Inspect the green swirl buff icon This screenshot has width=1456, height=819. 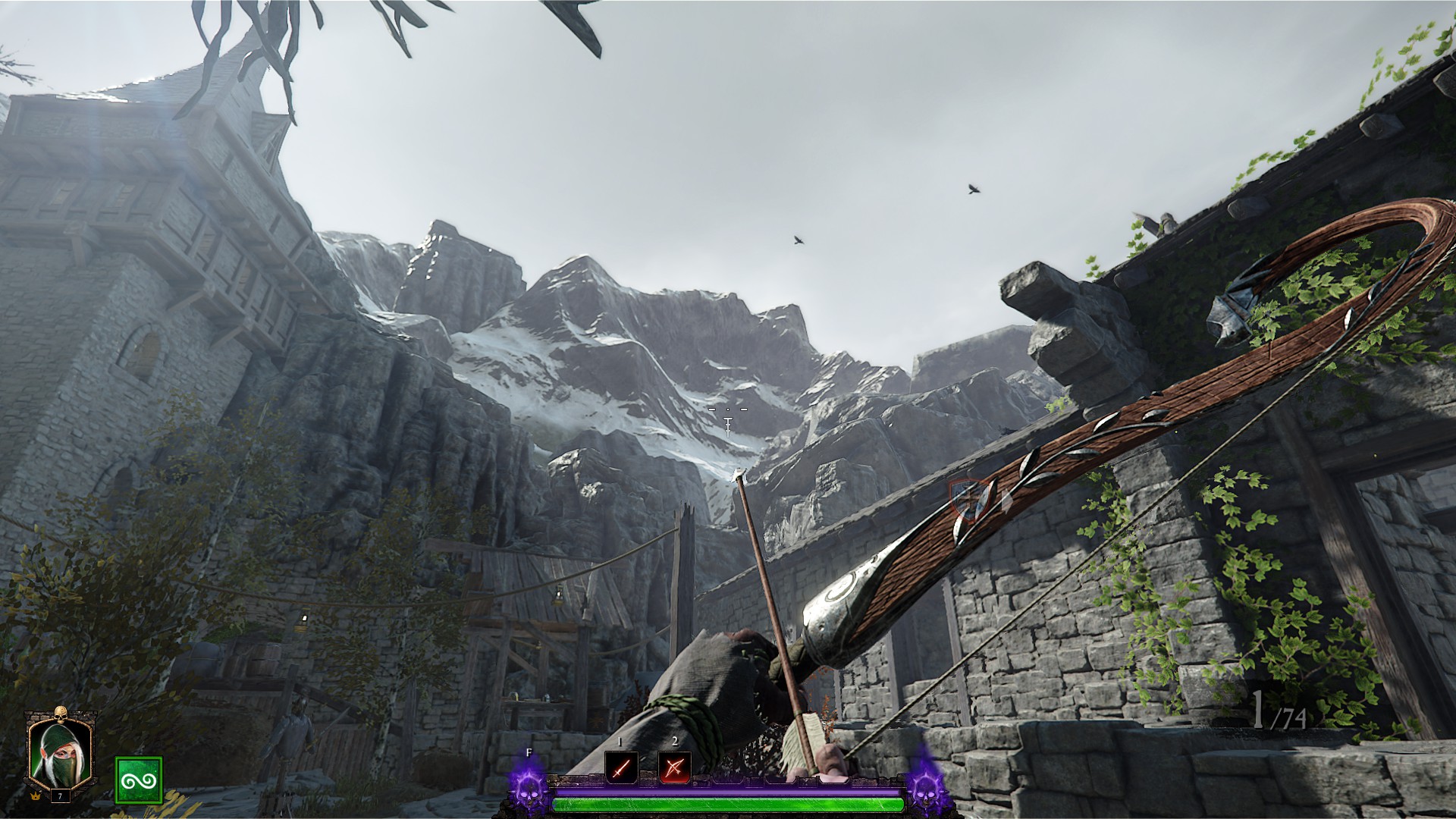click(138, 780)
